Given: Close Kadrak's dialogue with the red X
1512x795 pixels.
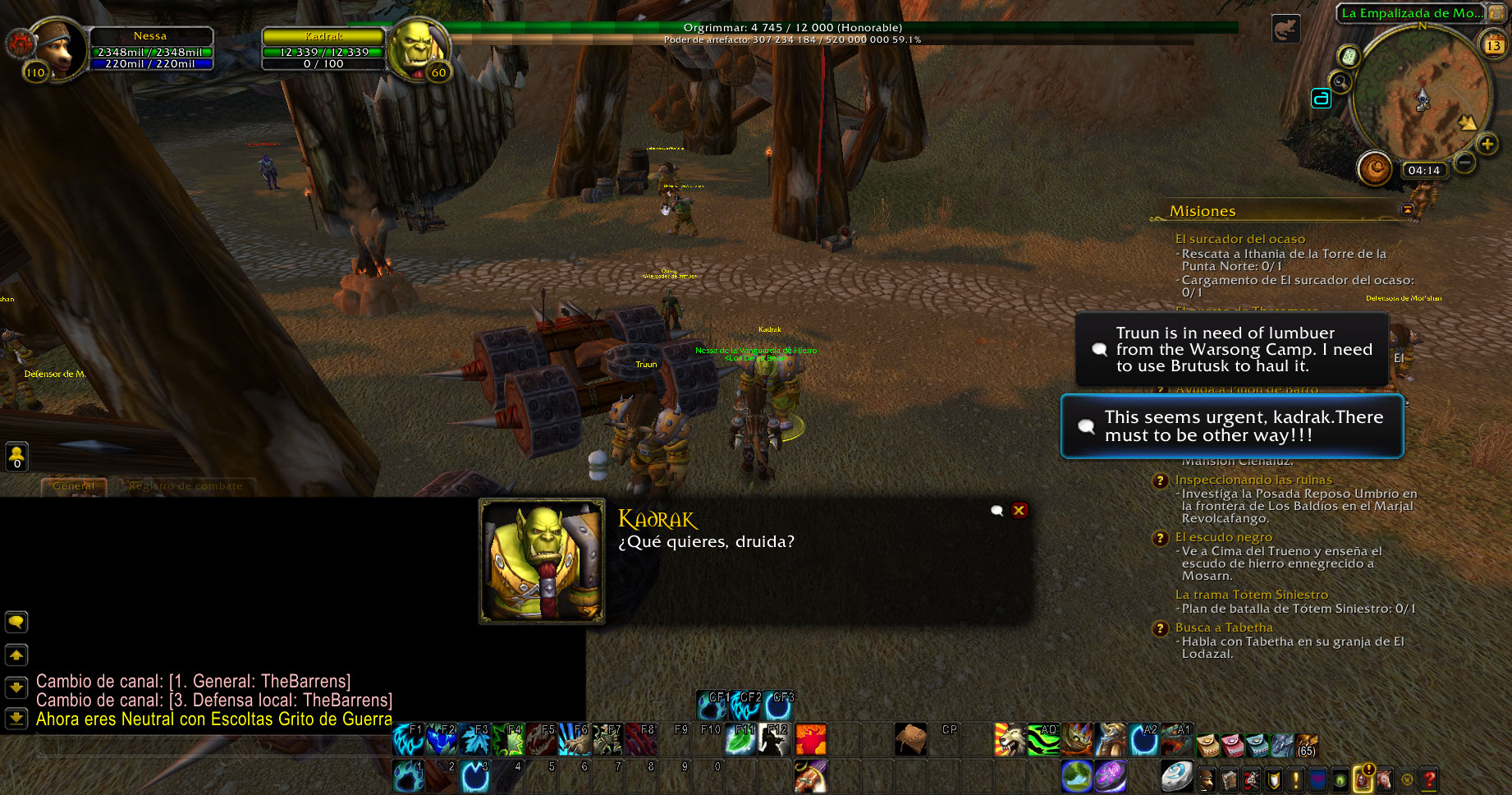Looking at the screenshot, I should coord(1019,510).
